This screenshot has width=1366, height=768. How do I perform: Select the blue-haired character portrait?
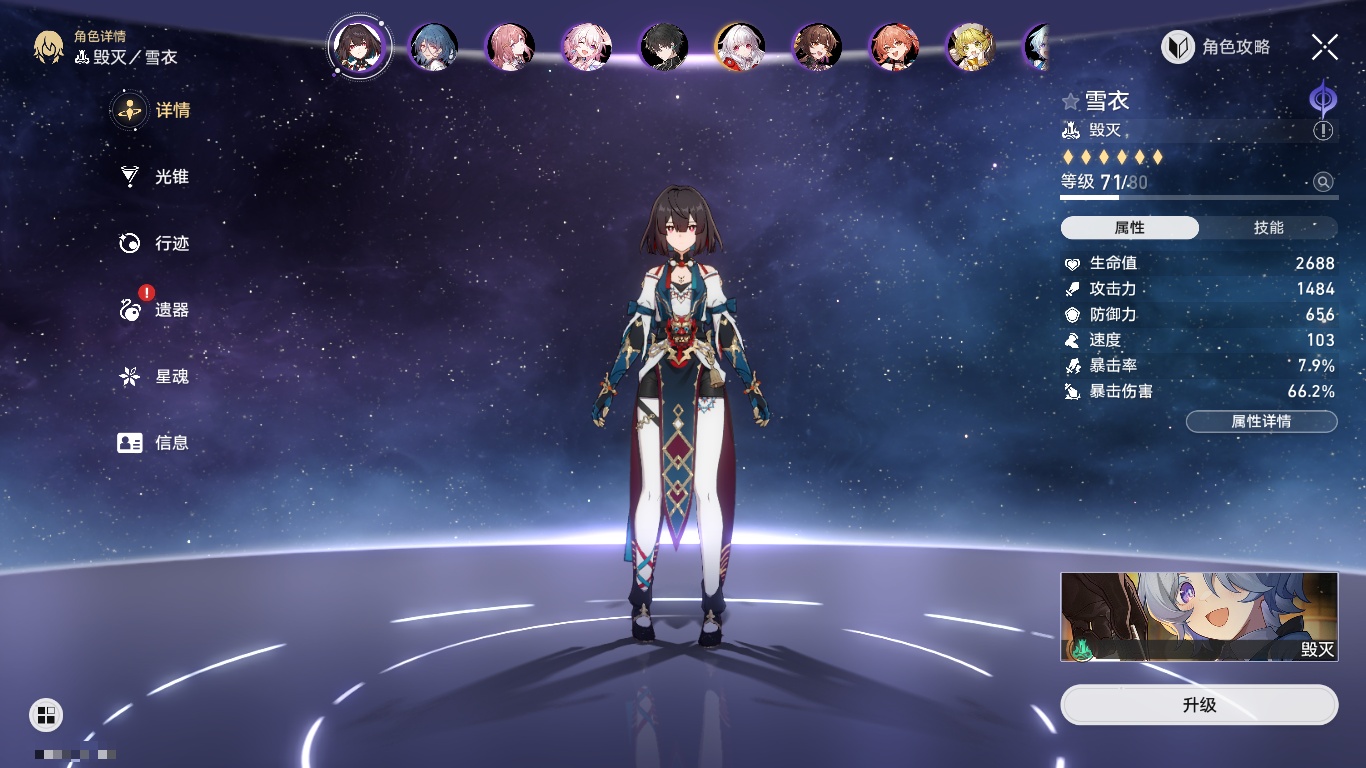(434, 47)
